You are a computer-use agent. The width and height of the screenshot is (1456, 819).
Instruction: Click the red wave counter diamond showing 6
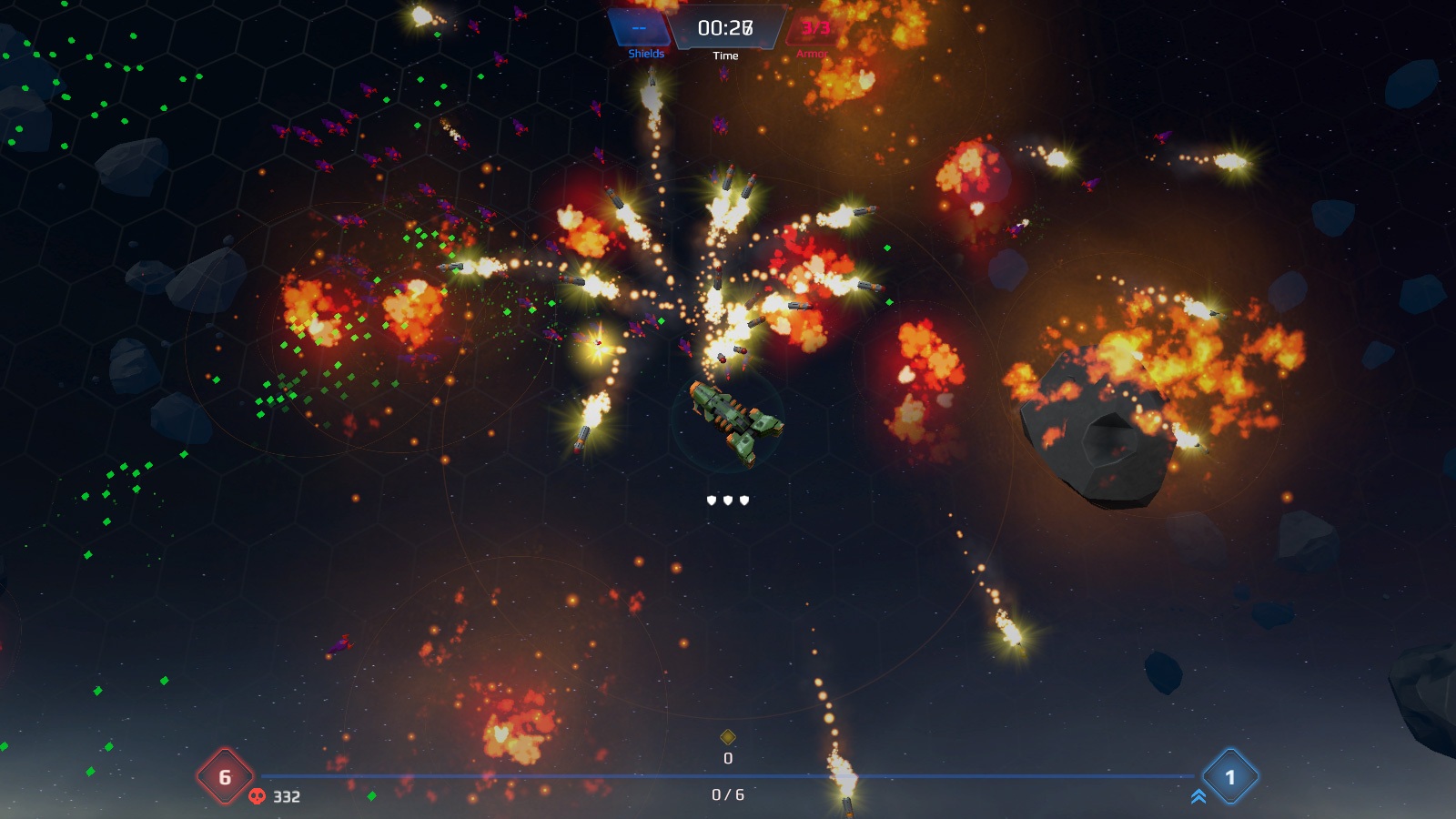click(226, 778)
